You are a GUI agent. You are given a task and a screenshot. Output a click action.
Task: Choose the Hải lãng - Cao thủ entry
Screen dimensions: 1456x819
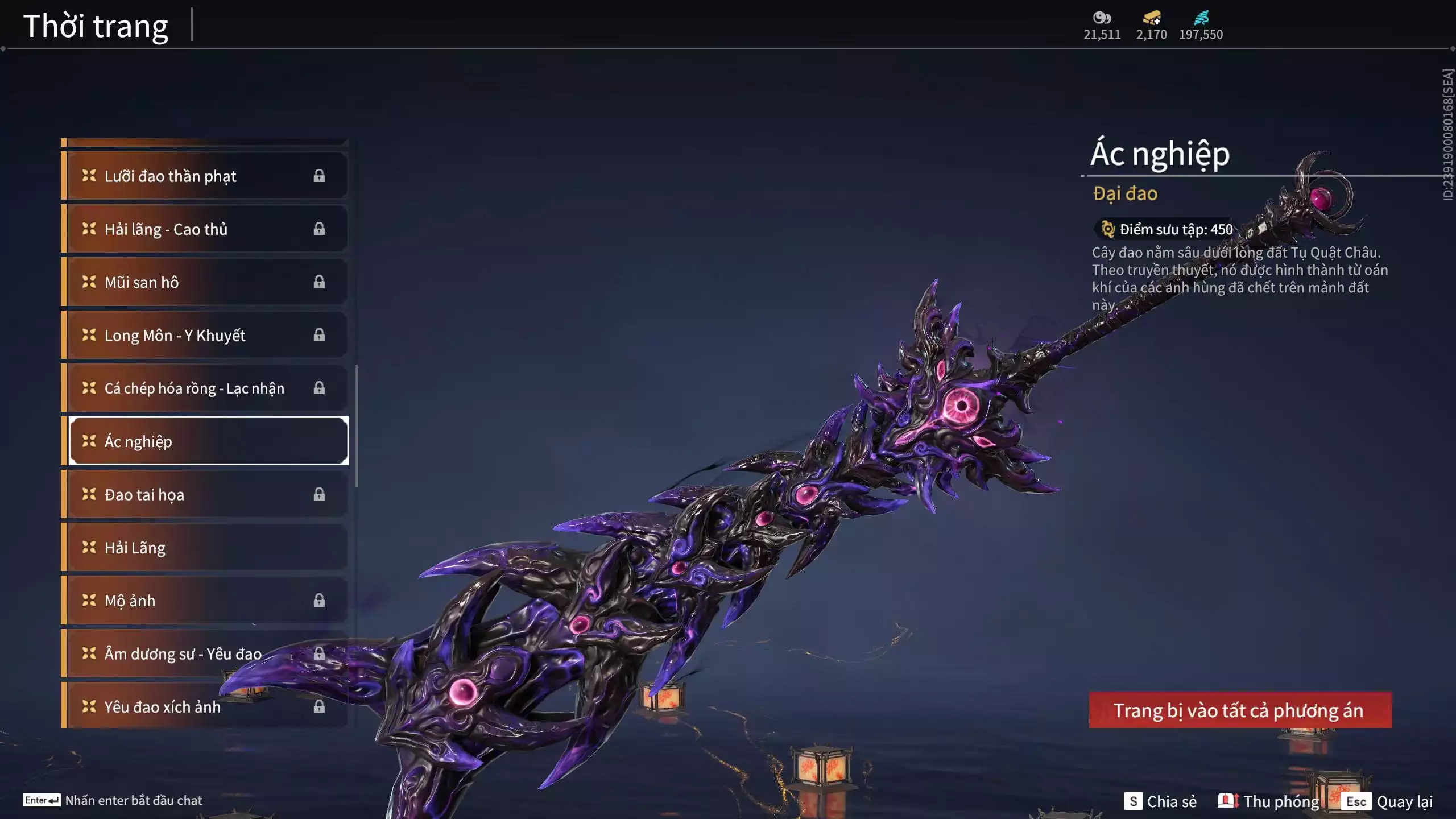(205, 229)
